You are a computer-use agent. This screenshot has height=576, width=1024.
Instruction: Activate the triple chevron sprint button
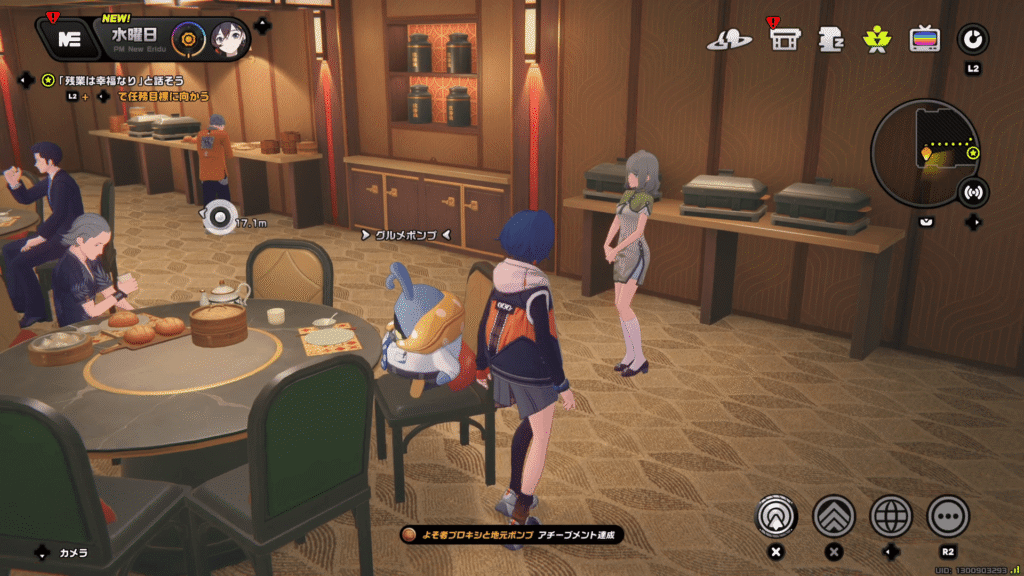[833, 516]
